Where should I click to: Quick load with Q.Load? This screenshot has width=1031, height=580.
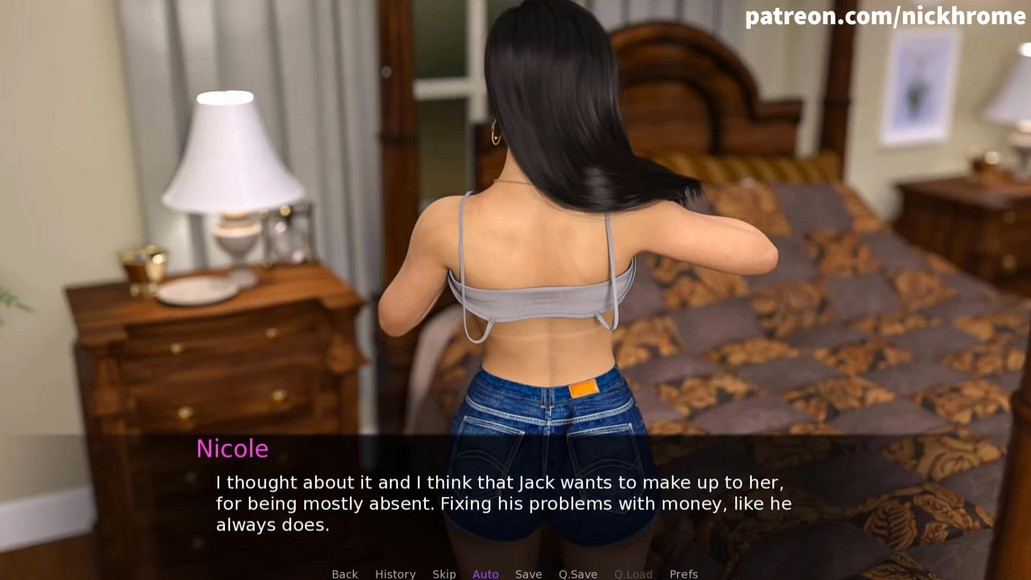633,574
